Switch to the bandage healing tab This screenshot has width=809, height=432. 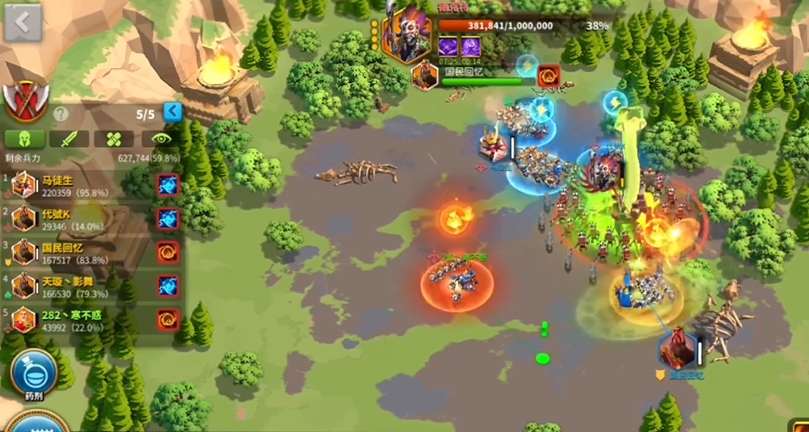tap(115, 139)
